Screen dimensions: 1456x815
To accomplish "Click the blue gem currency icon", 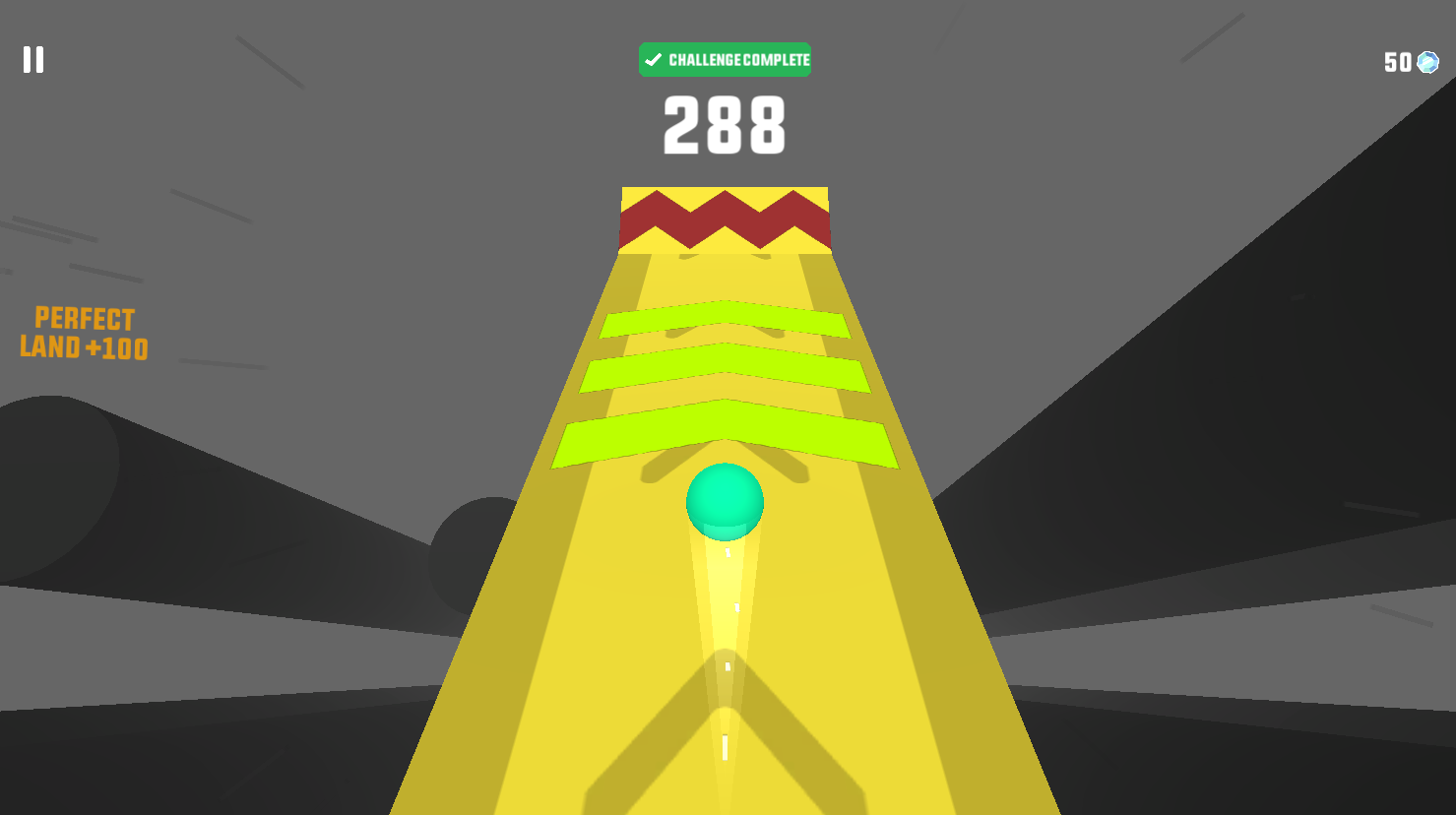I will (1426, 62).
